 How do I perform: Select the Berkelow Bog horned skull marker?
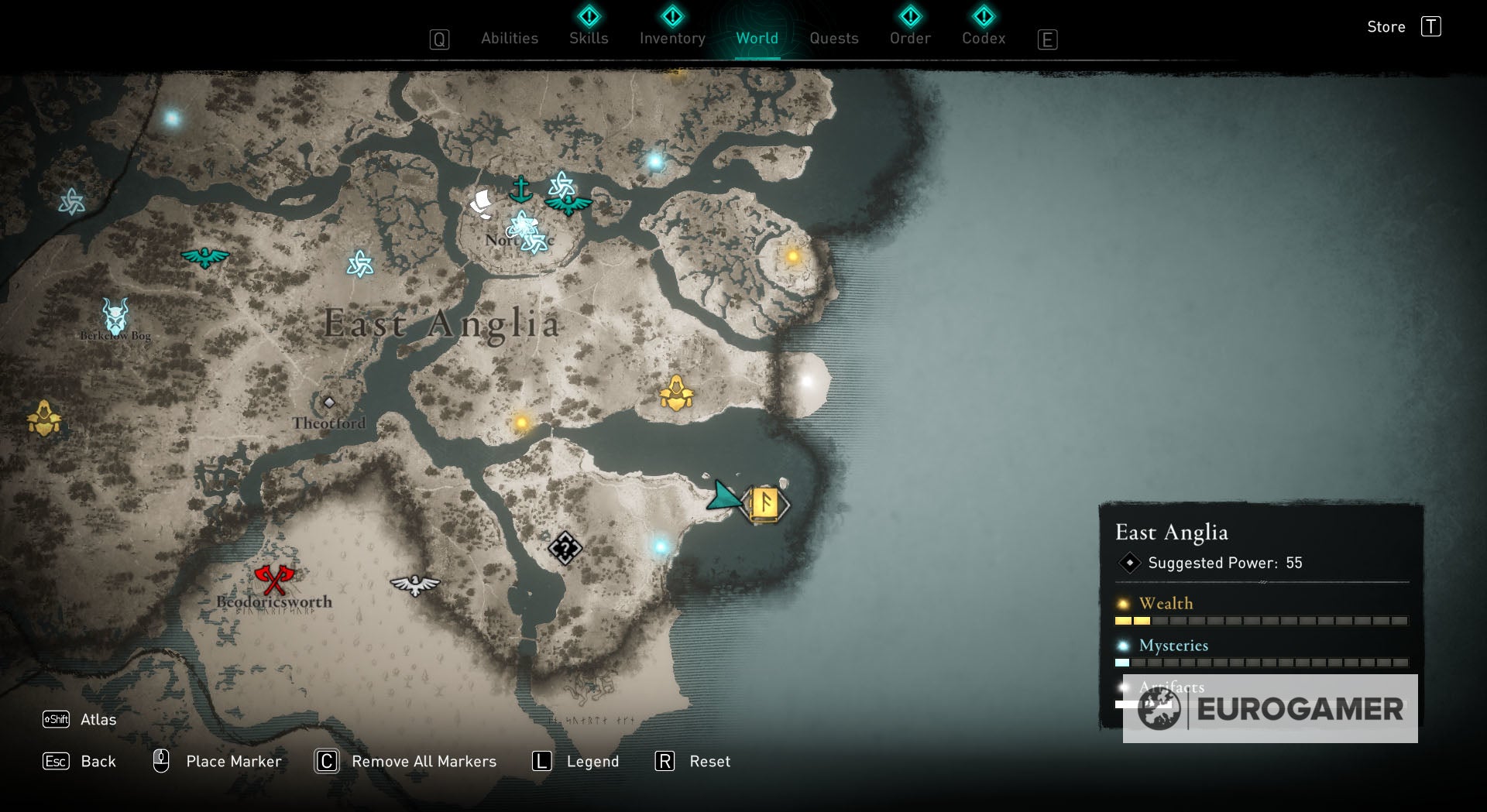click(x=115, y=316)
